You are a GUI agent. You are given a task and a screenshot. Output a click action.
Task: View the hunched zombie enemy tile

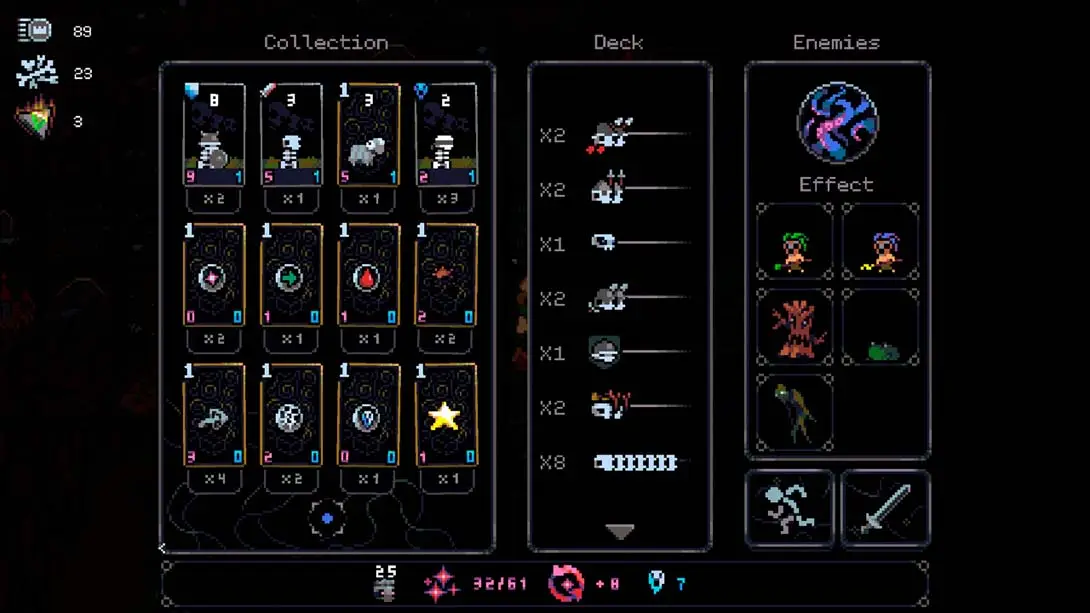click(x=795, y=412)
